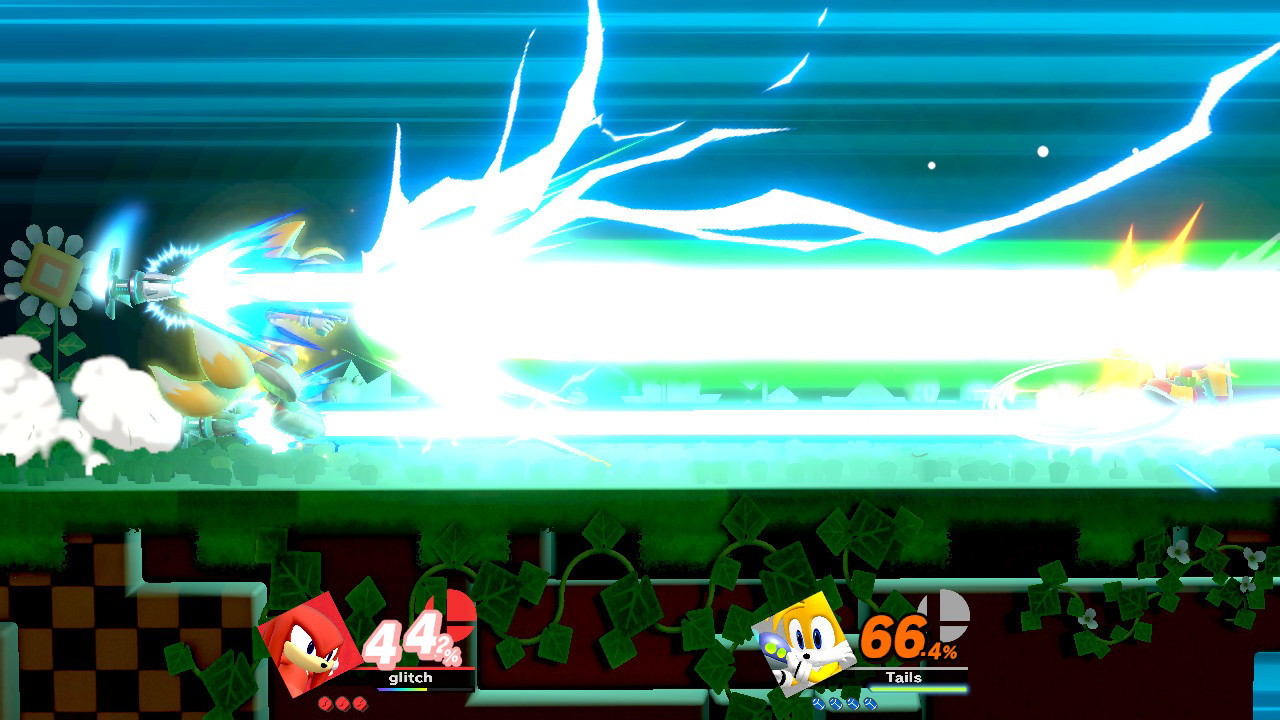Select glitch's first red stock icon
The height and width of the screenshot is (720, 1280).
tap(326, 703)
